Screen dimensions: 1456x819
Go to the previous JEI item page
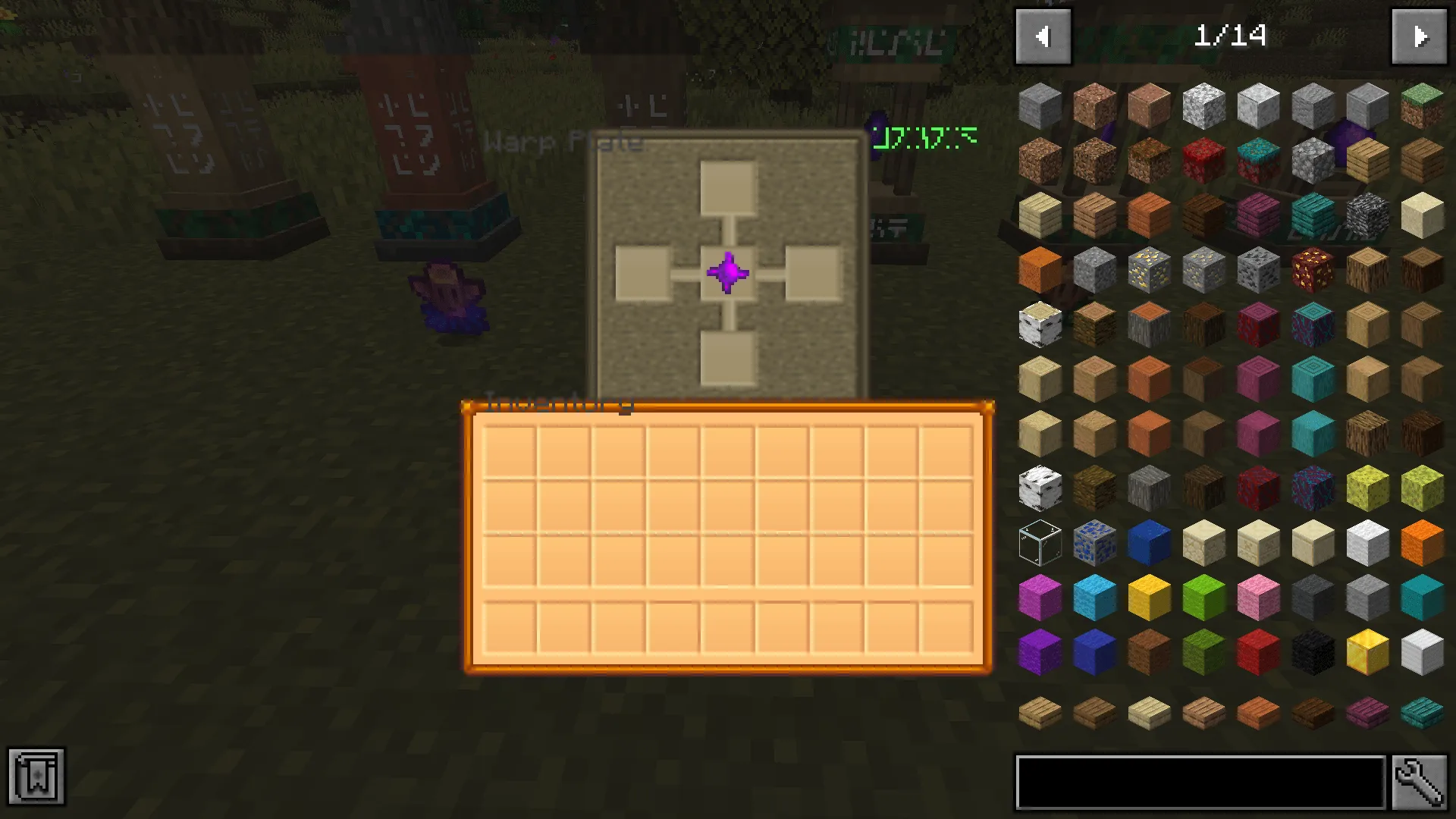point(1043,36)
